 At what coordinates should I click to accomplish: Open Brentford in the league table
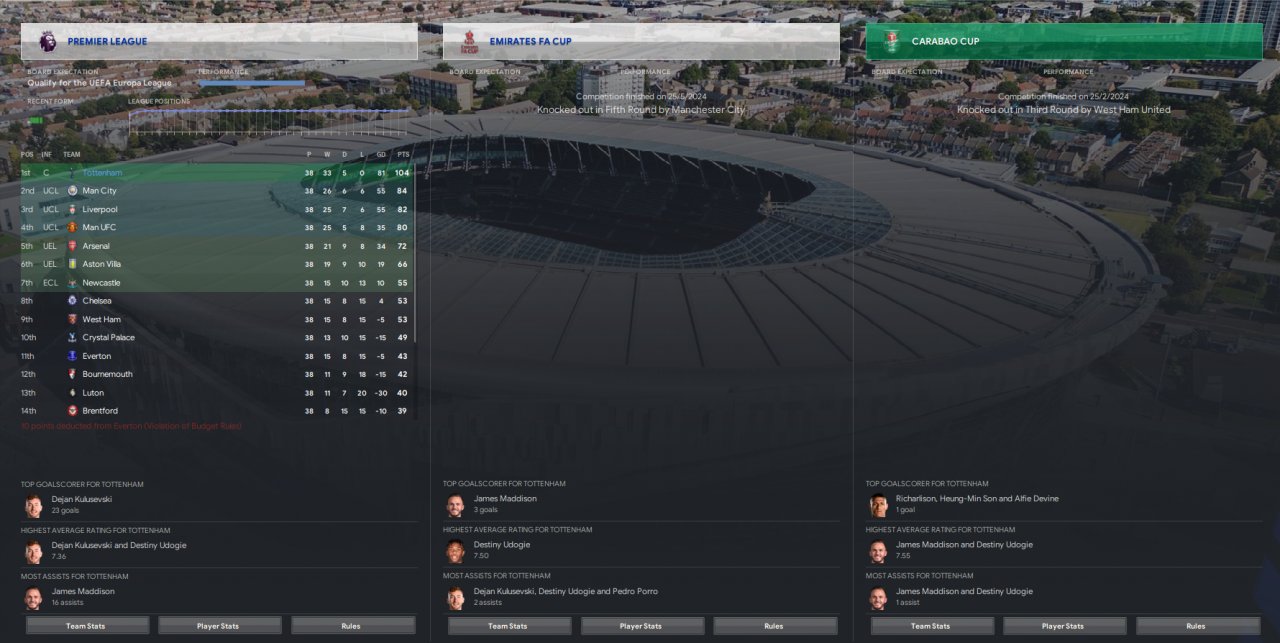pos(100,411)
